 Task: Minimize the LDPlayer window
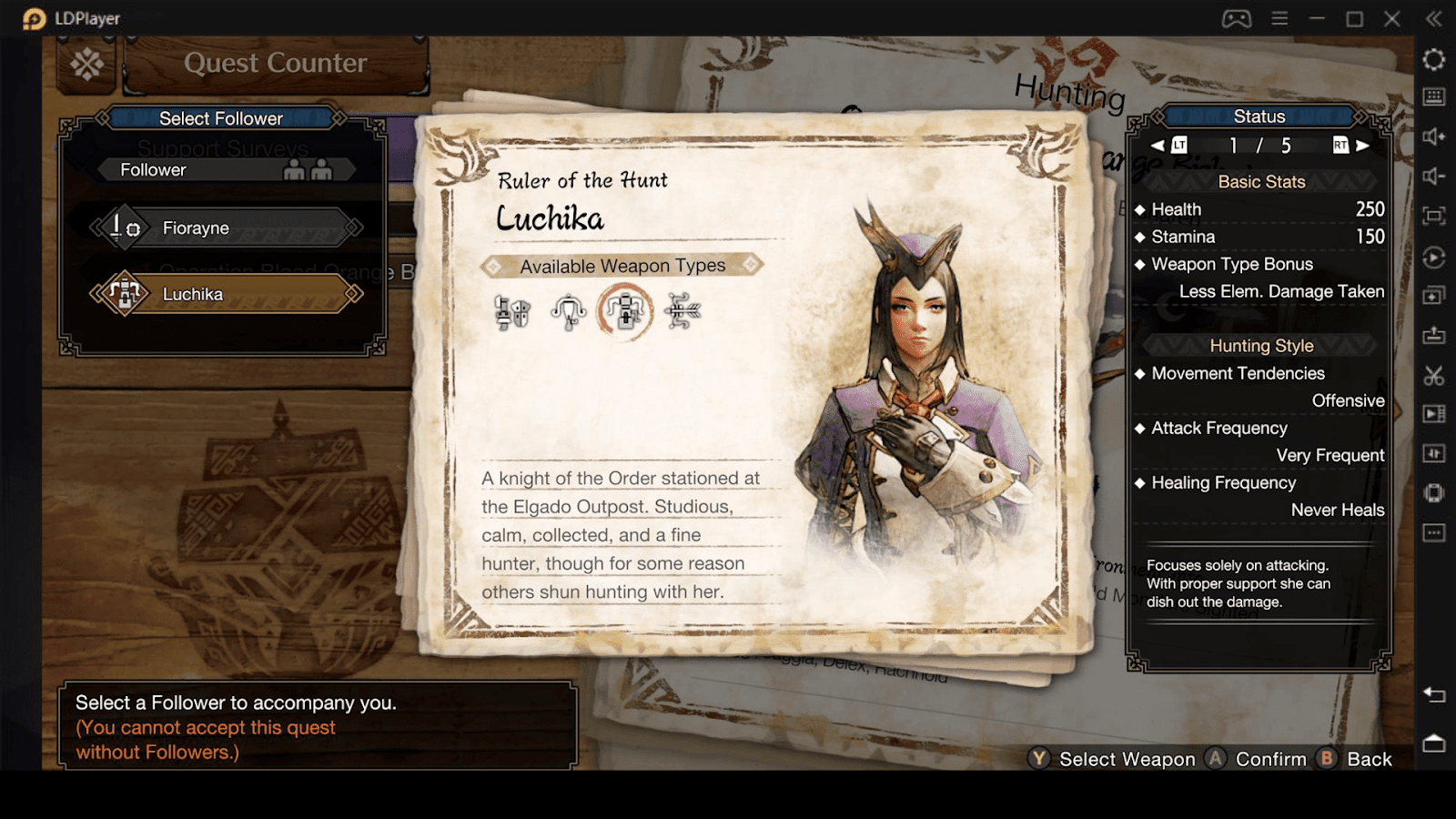tap(1317, 19)
